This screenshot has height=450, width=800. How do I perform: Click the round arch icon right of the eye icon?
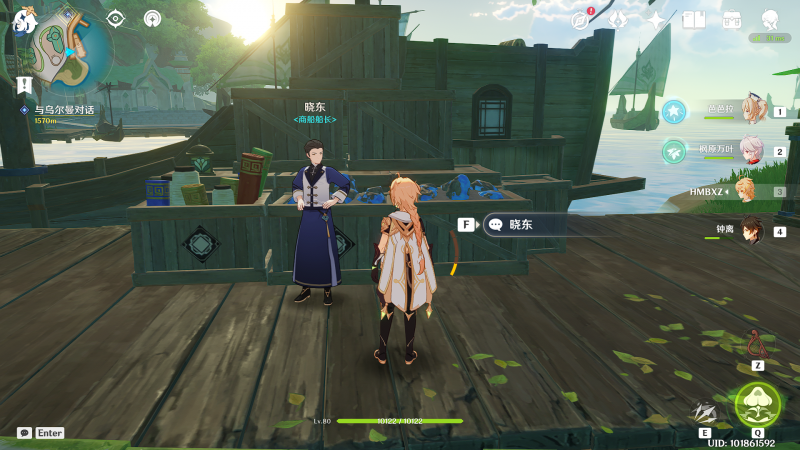(152, 18)
